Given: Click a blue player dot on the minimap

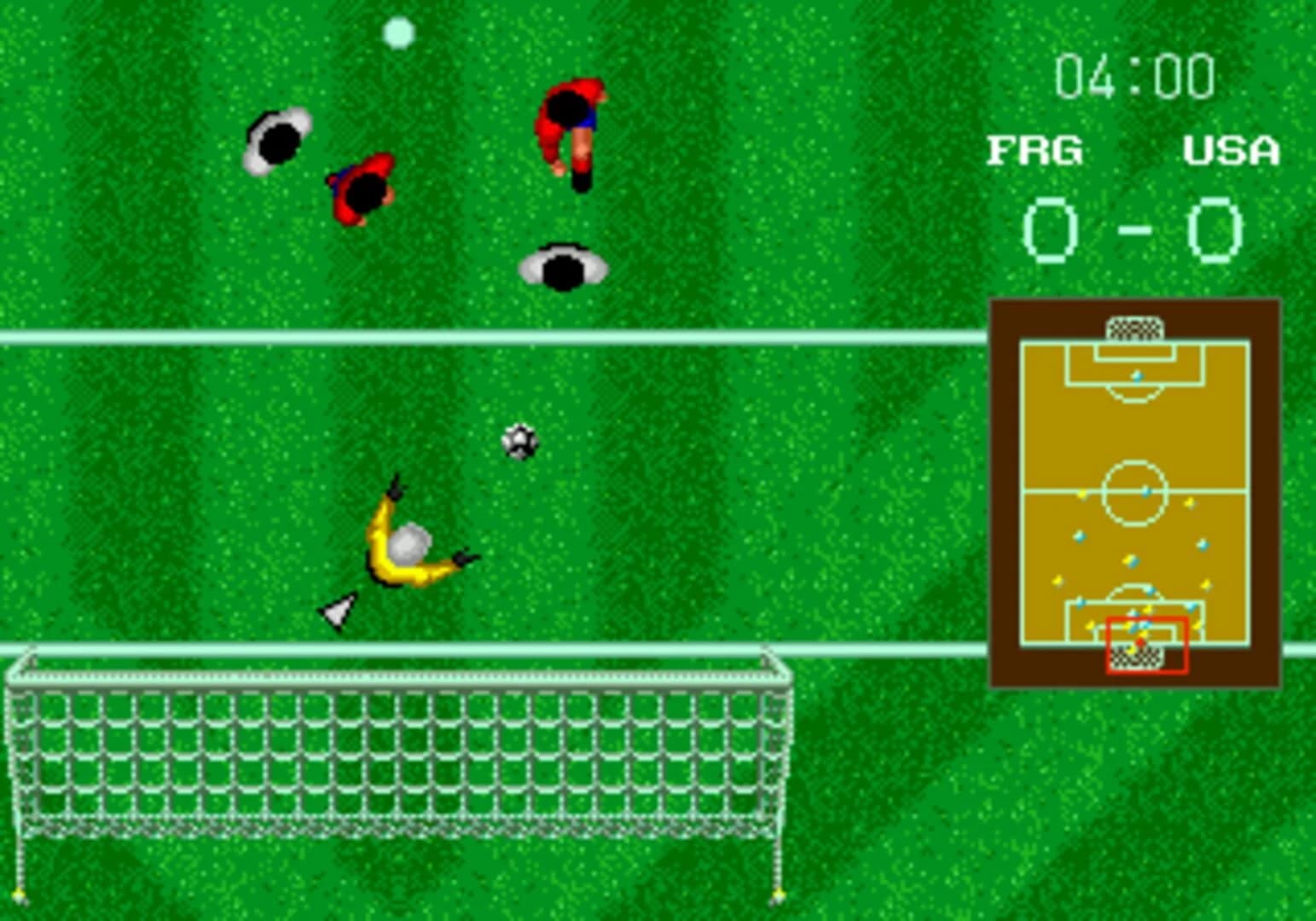Looking at the screenshot, I should 1080,538.
